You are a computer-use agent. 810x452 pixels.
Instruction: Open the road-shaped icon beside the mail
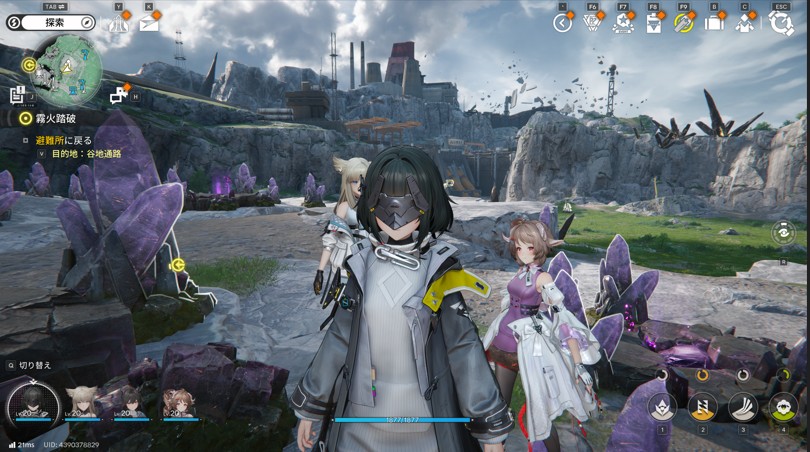(x=119, y=23)
